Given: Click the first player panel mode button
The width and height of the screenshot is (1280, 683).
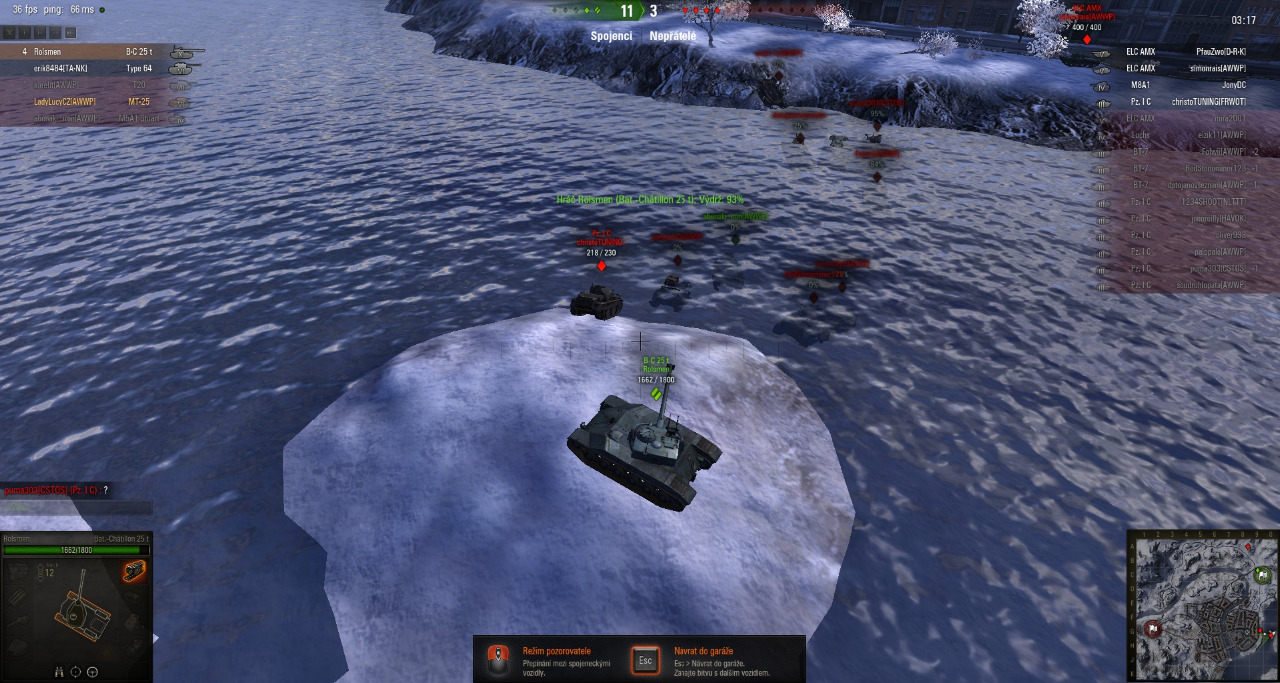Looking at the screenshot, I should pos(8,33).
